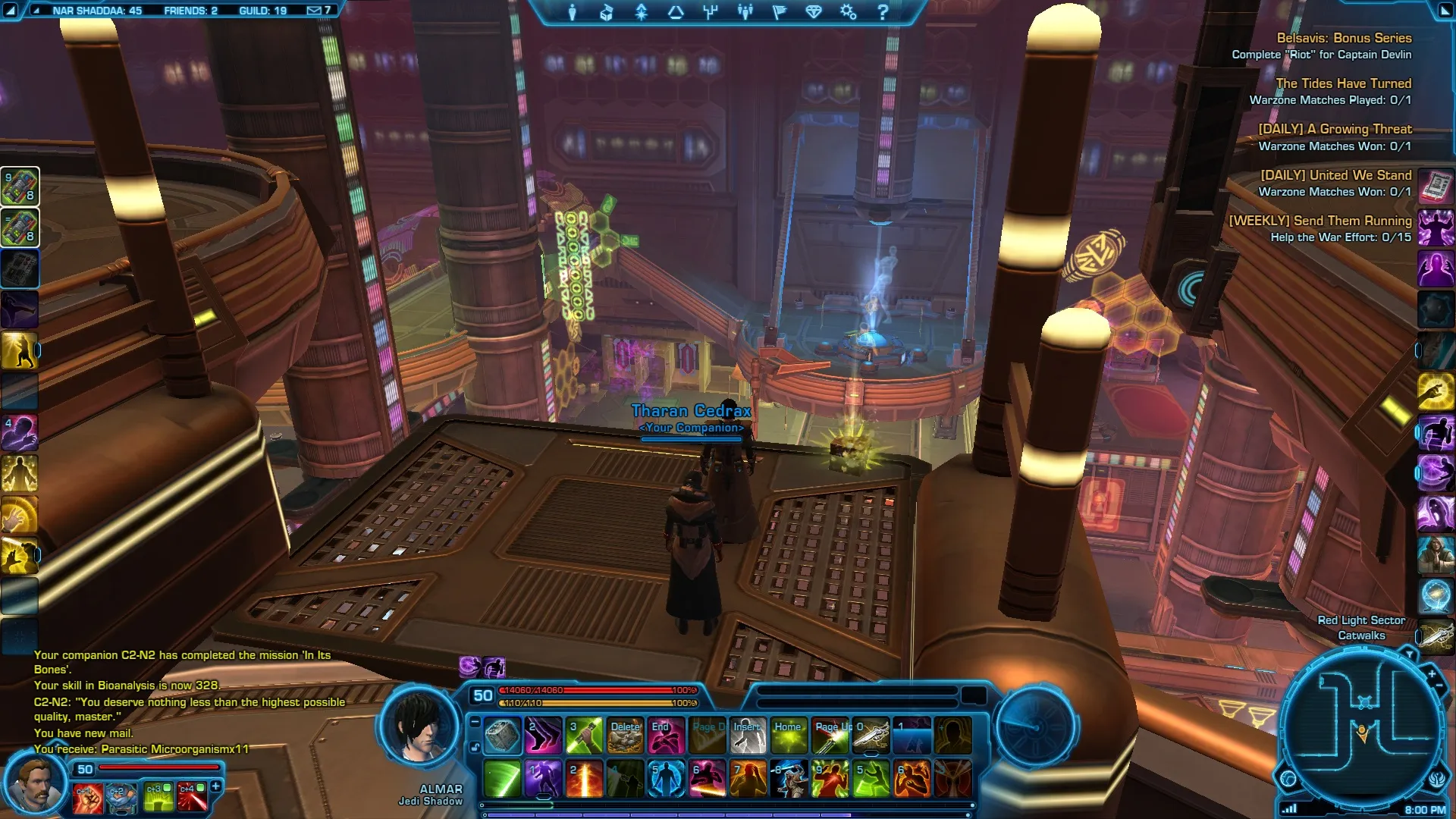Open the world map globe button on minimap
The height and width of the screenshot is (819, 1456).
[x=1288, y=778]
